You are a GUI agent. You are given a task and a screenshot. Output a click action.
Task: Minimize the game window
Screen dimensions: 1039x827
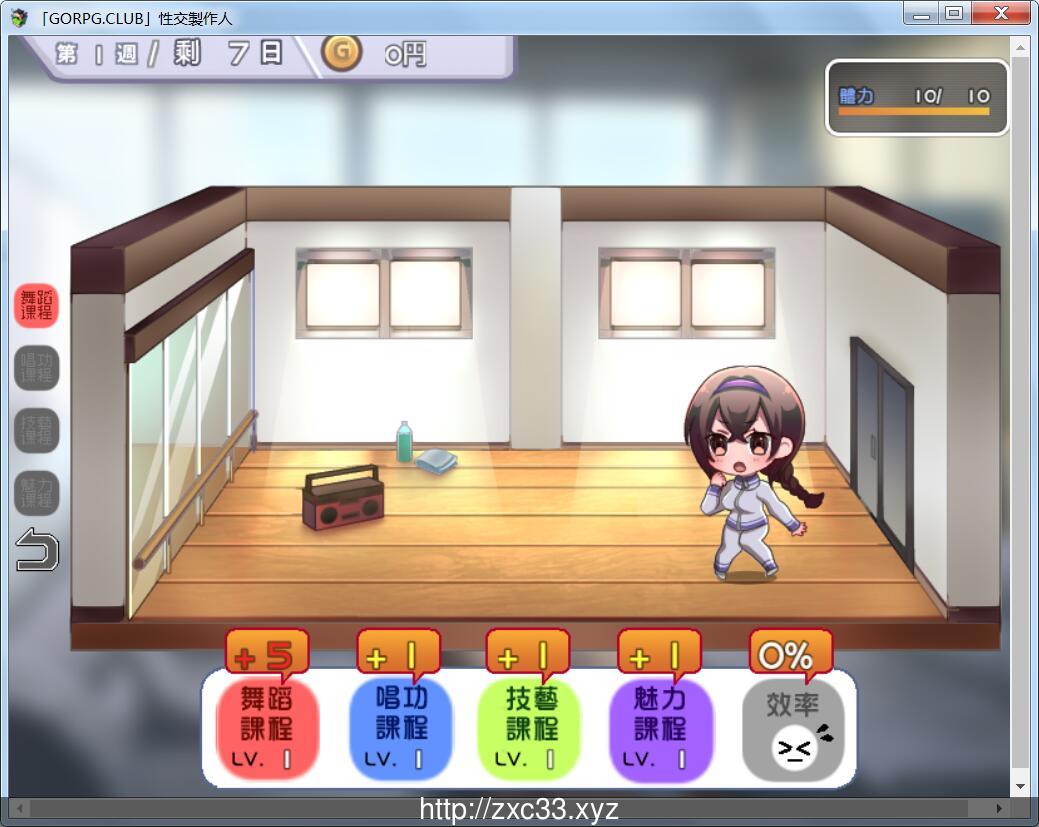click(922, 13)
